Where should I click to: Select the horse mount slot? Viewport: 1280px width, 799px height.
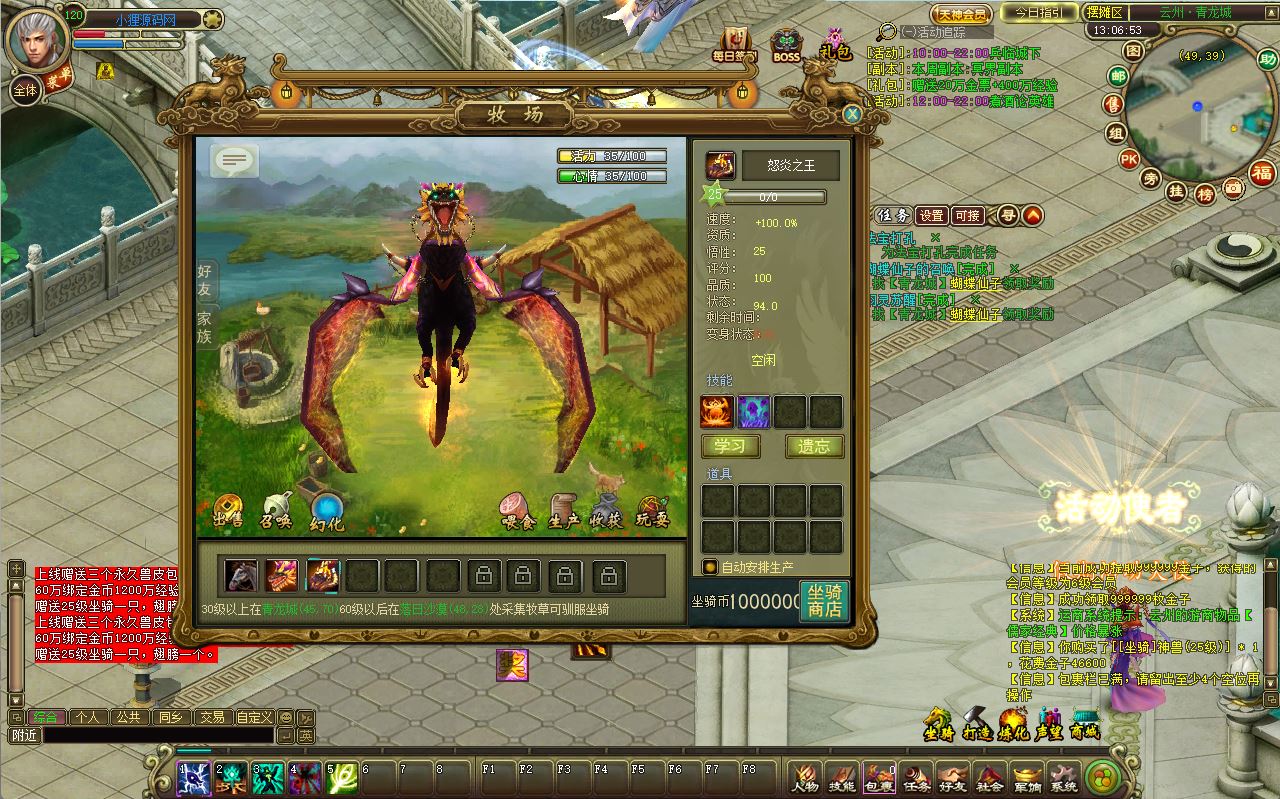tap(241, 576)
